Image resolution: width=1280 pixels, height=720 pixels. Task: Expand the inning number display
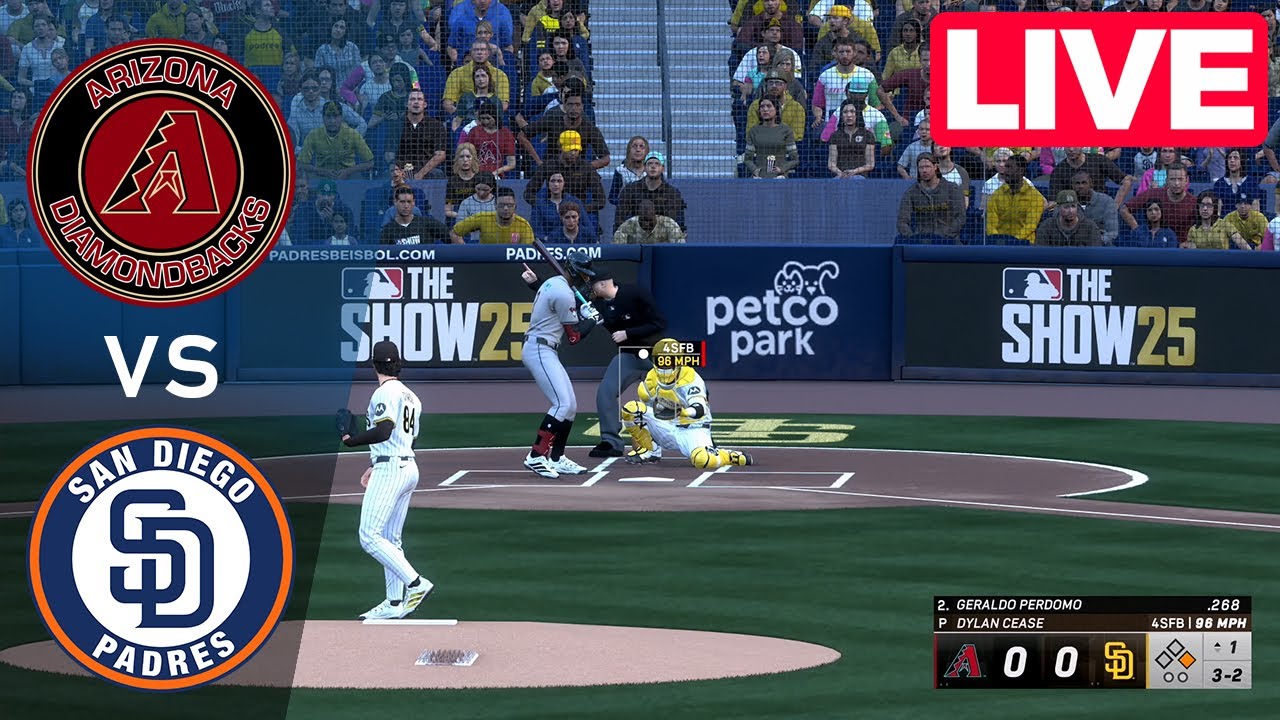[1233, 645]
